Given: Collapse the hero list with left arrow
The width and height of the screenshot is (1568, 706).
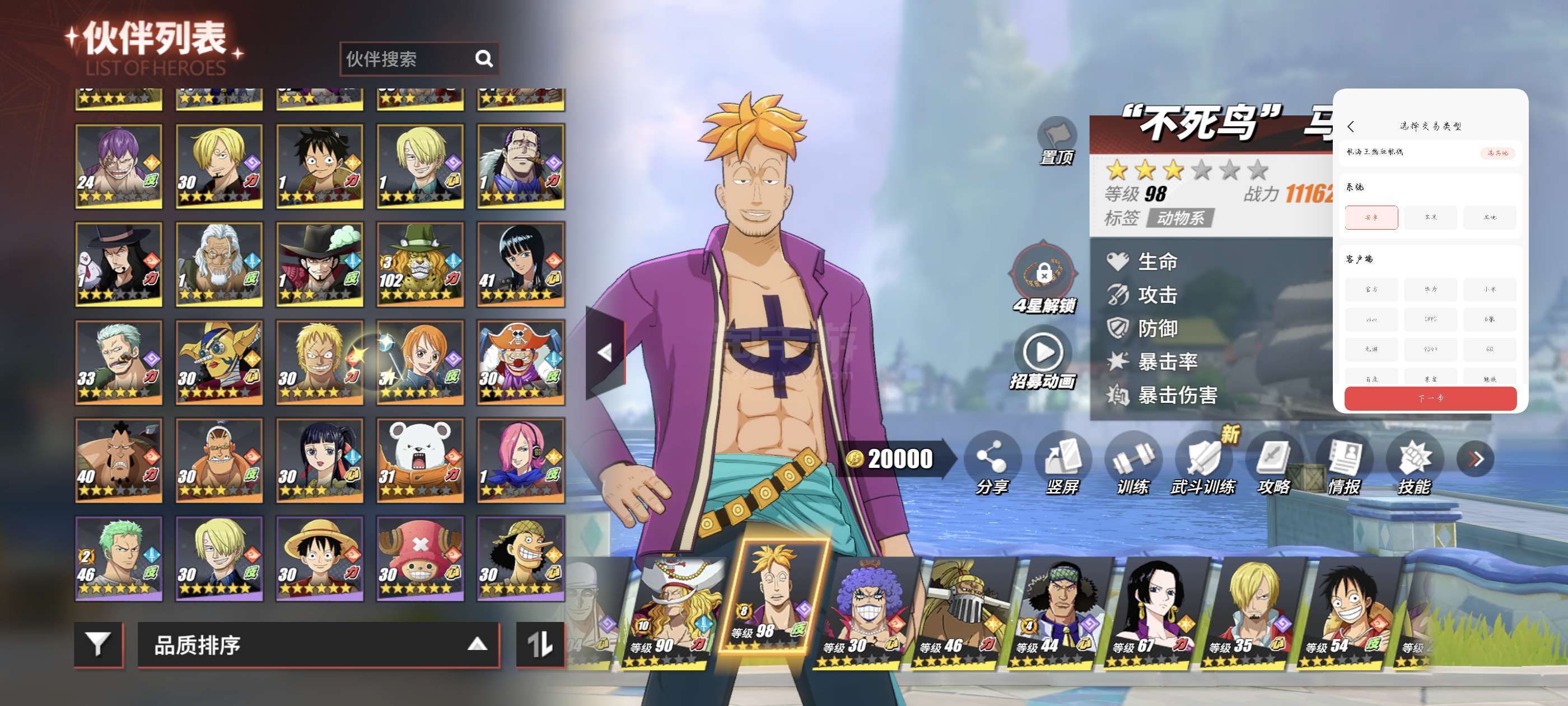Looking at the screenshot, I should (x=605, y=352).
